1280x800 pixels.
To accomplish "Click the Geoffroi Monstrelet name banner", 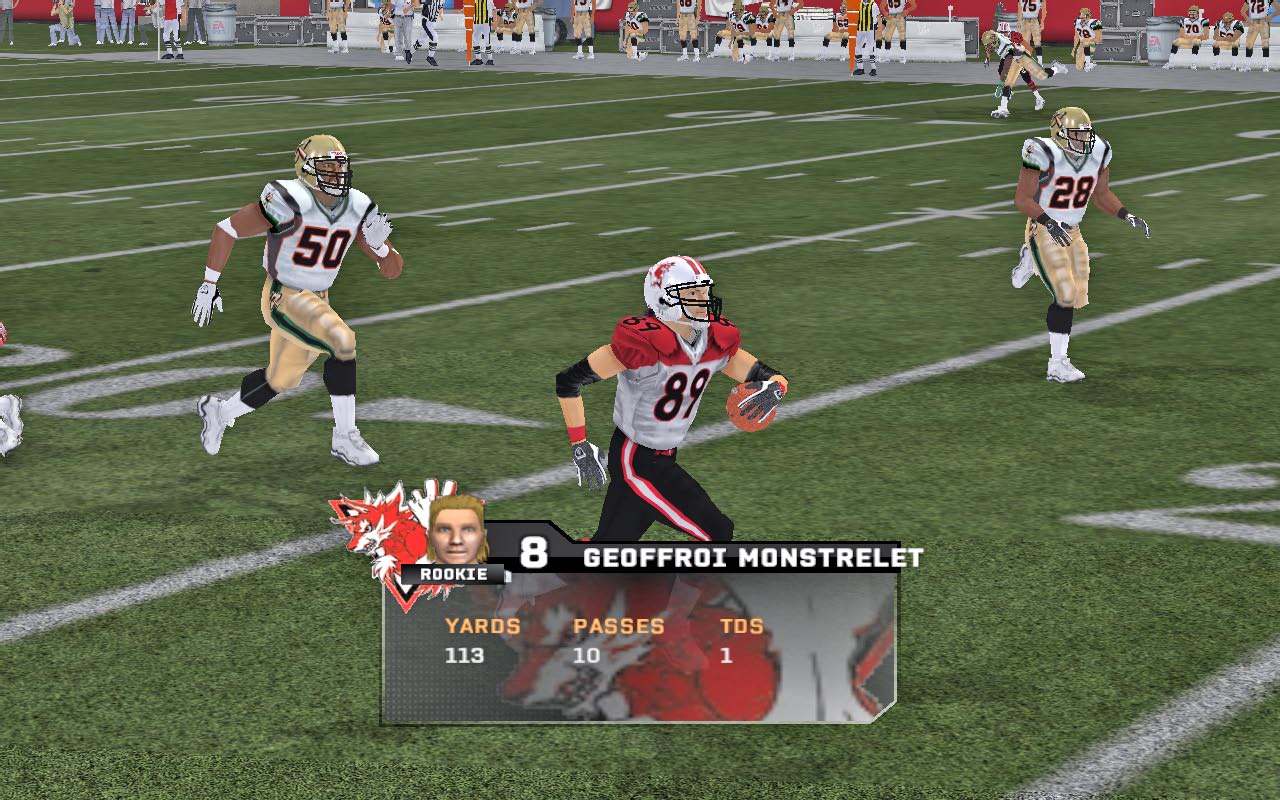I will click(752, 558).
